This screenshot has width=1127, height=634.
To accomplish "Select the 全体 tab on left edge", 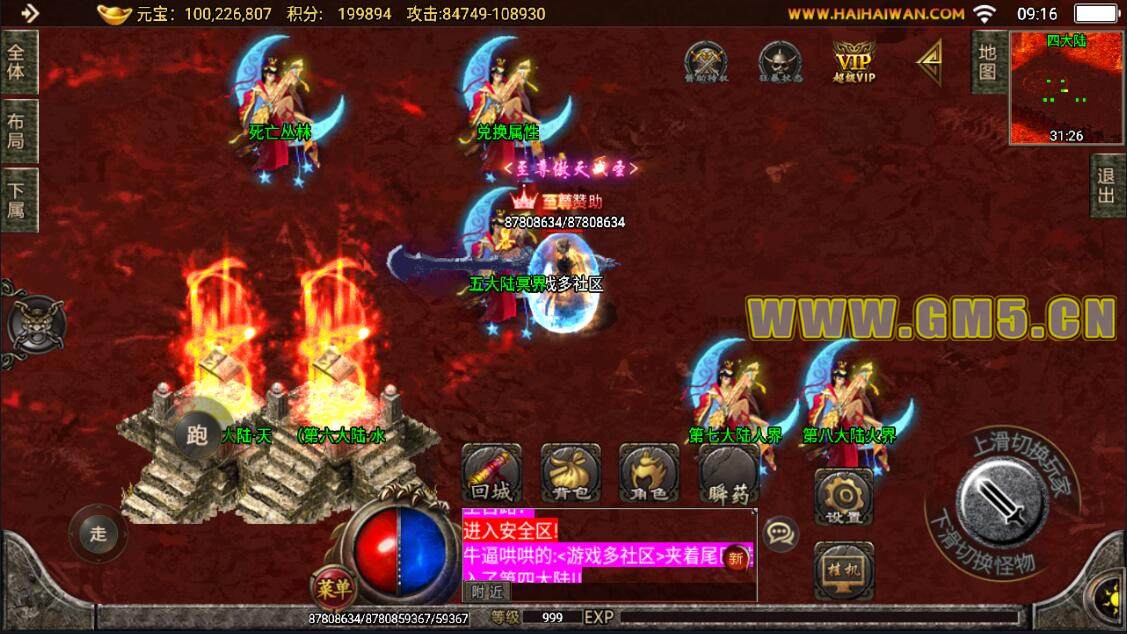I will tap(18, 62).
